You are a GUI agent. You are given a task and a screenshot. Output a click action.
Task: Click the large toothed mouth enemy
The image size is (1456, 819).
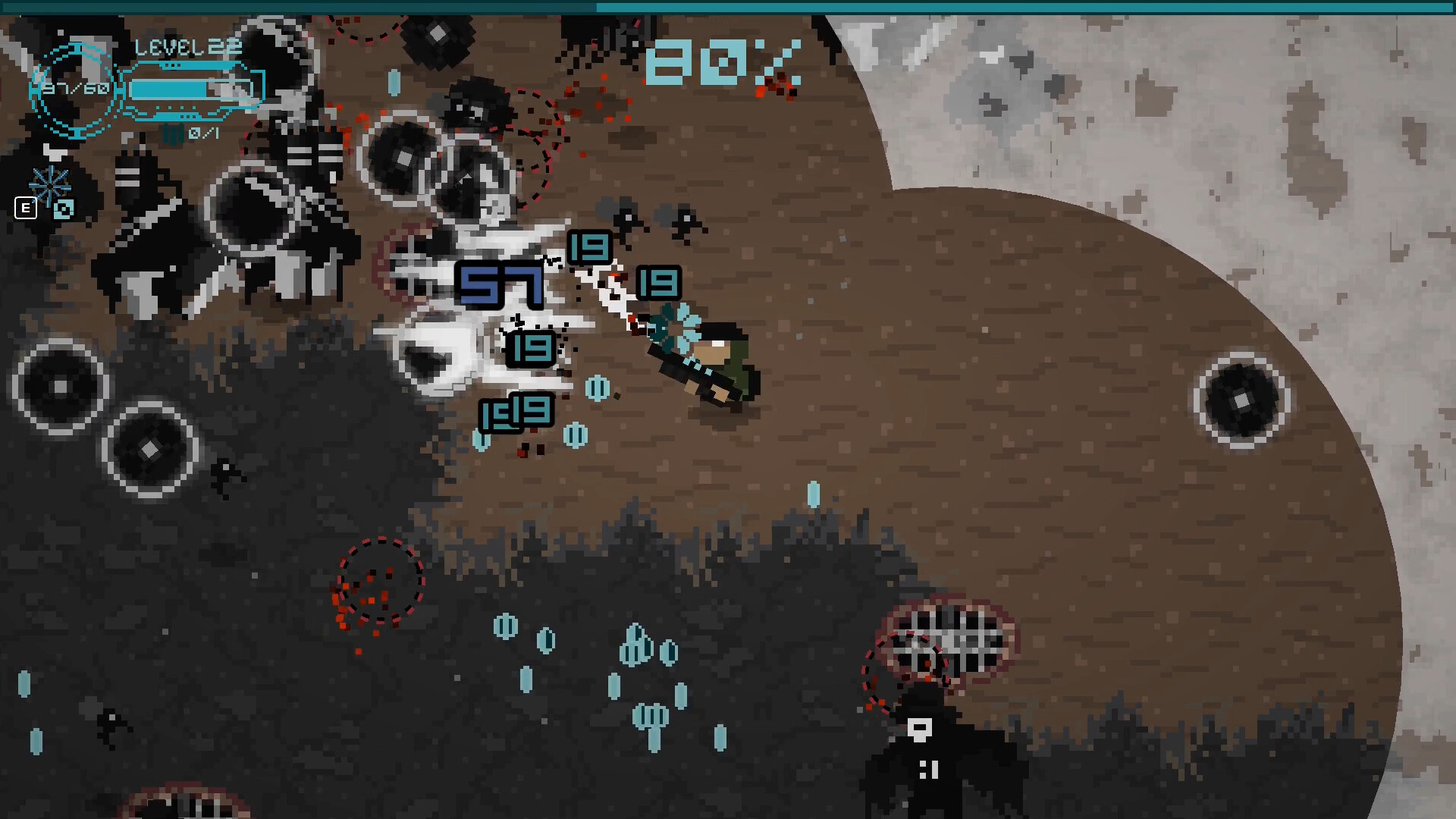(948, 637)
